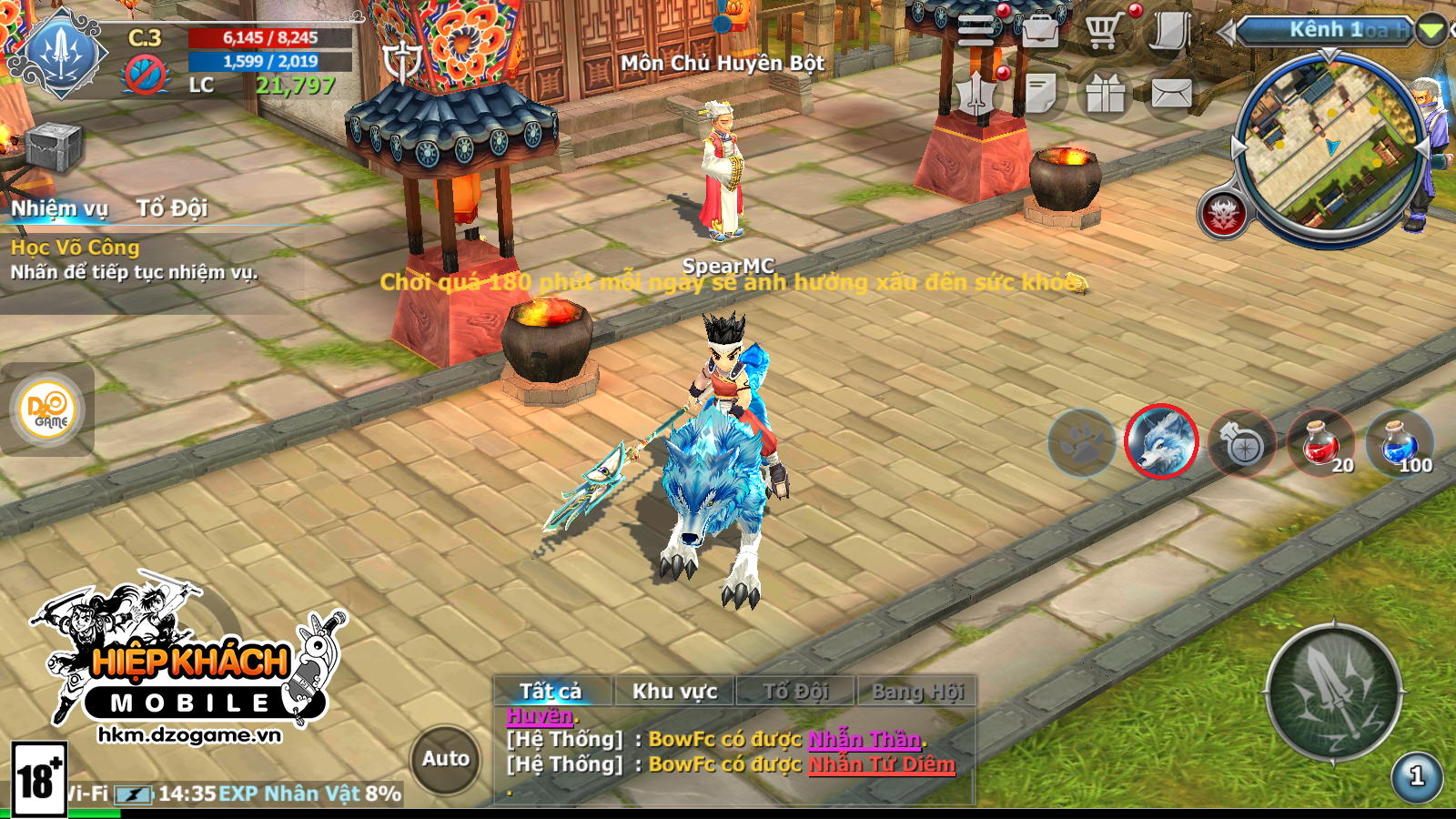
Task: Select the Khu vực chat tab
Action: coord(674,692)
